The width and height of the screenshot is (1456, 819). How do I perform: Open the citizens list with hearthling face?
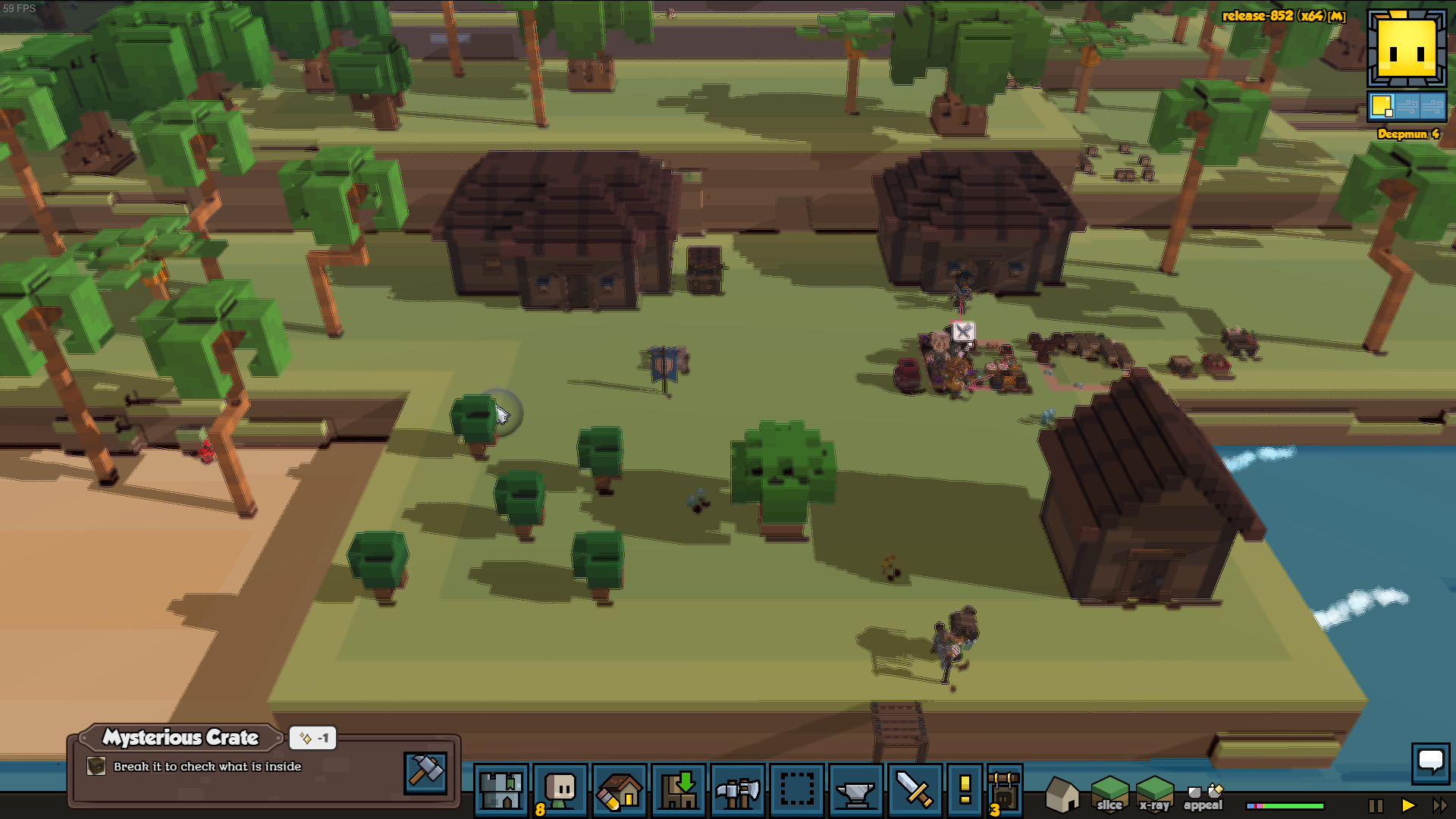click(x=560, y=790)
